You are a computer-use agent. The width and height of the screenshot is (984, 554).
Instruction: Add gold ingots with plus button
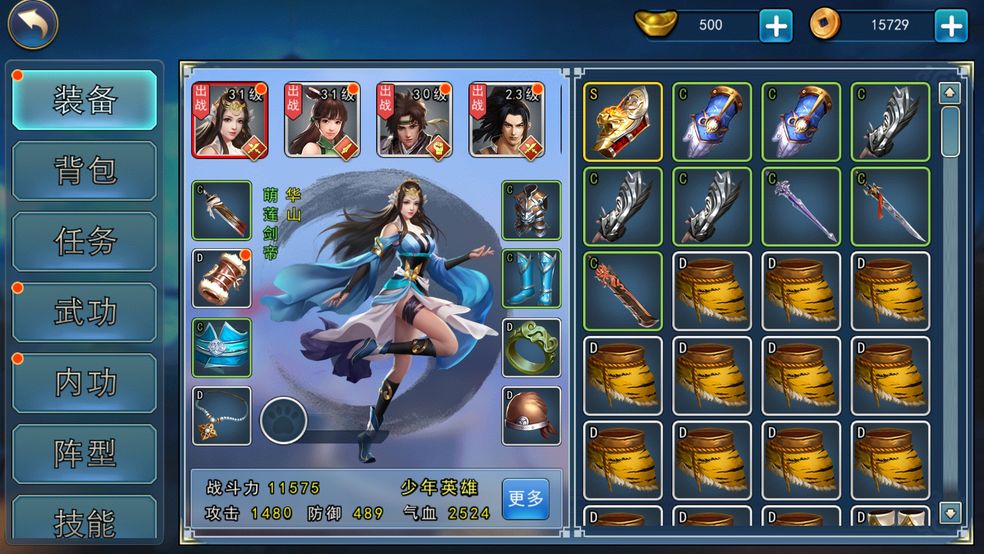775,25
